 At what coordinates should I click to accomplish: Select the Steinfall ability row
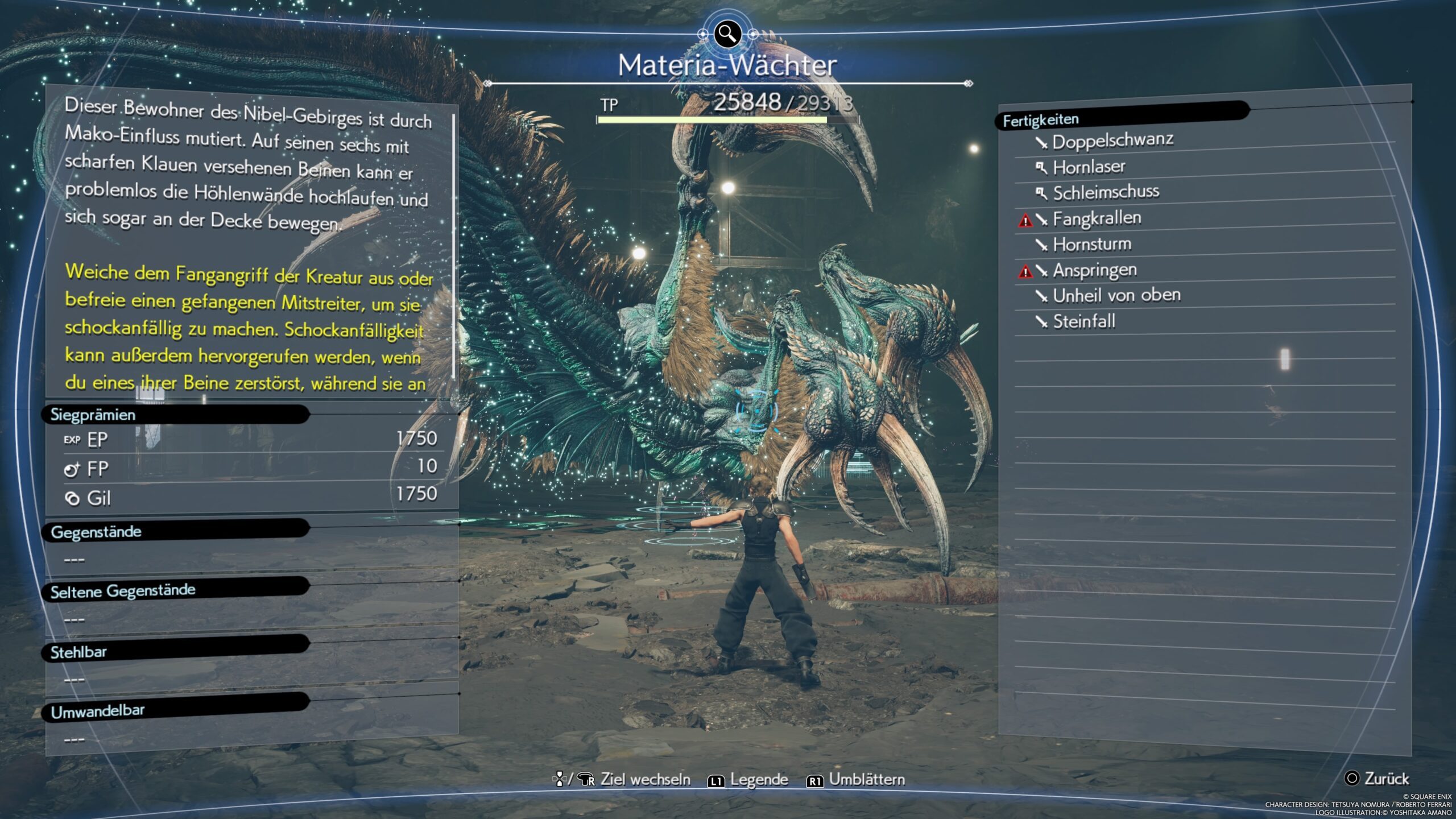1083,322
